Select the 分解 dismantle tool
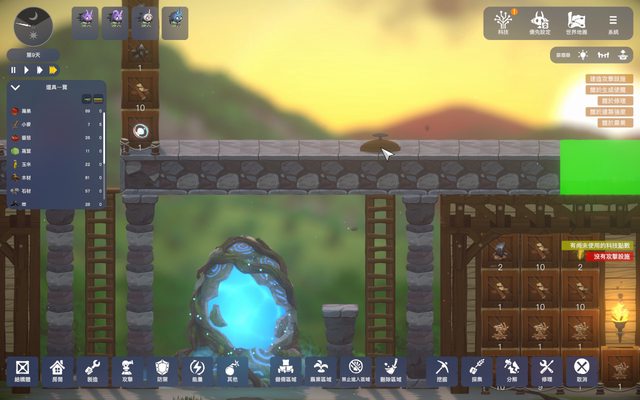 511,370
